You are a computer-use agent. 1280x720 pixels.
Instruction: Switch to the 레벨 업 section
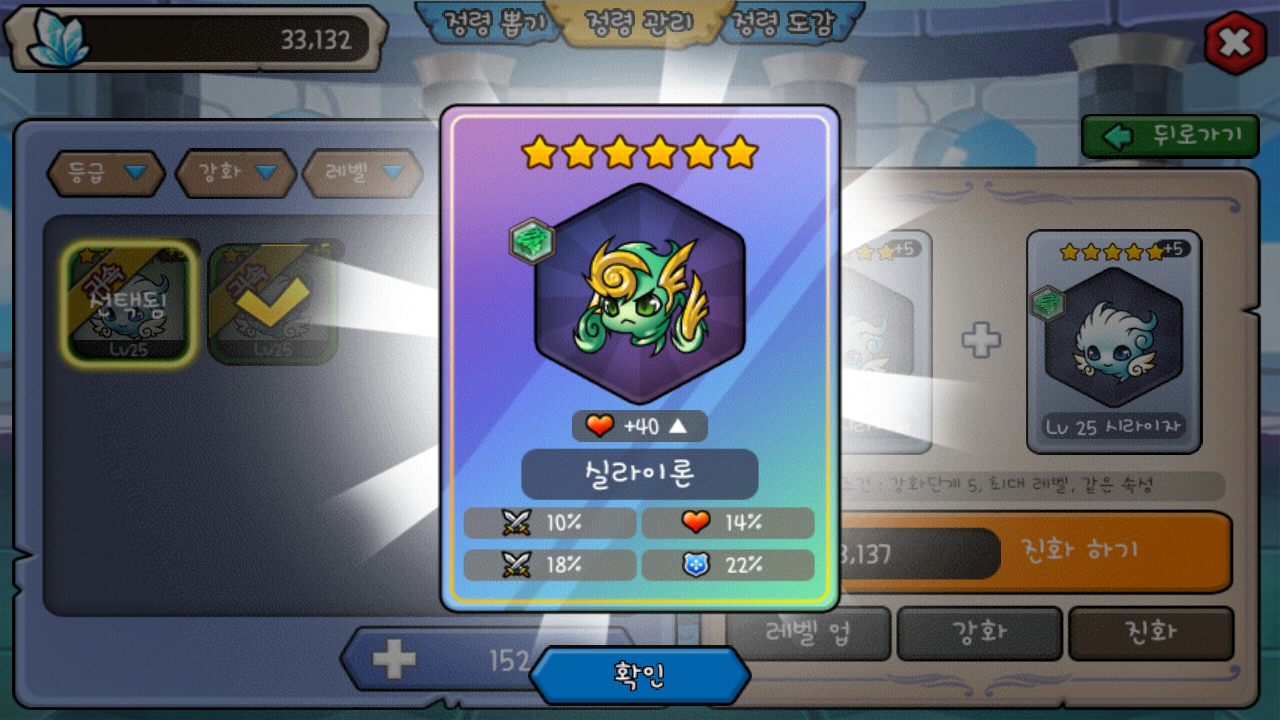tap(808, 633)
